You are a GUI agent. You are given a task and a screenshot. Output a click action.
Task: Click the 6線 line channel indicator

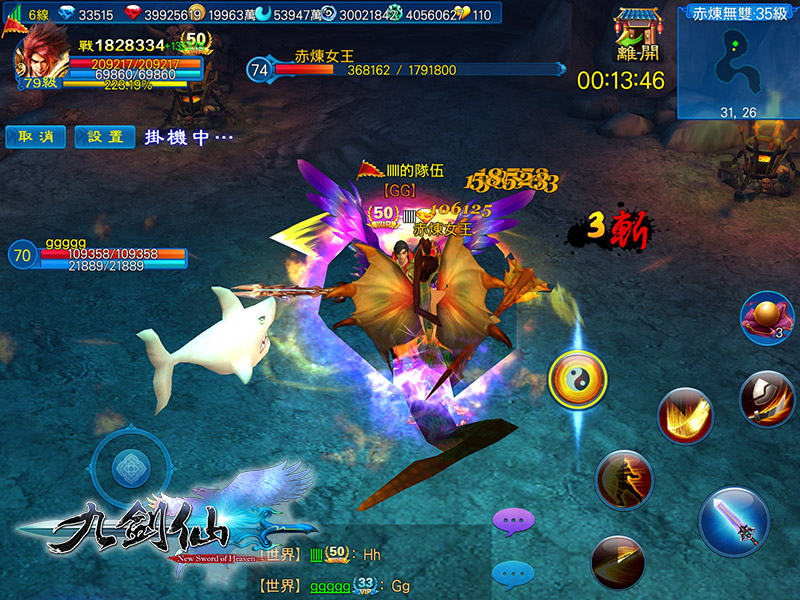[x=30, y=14]
